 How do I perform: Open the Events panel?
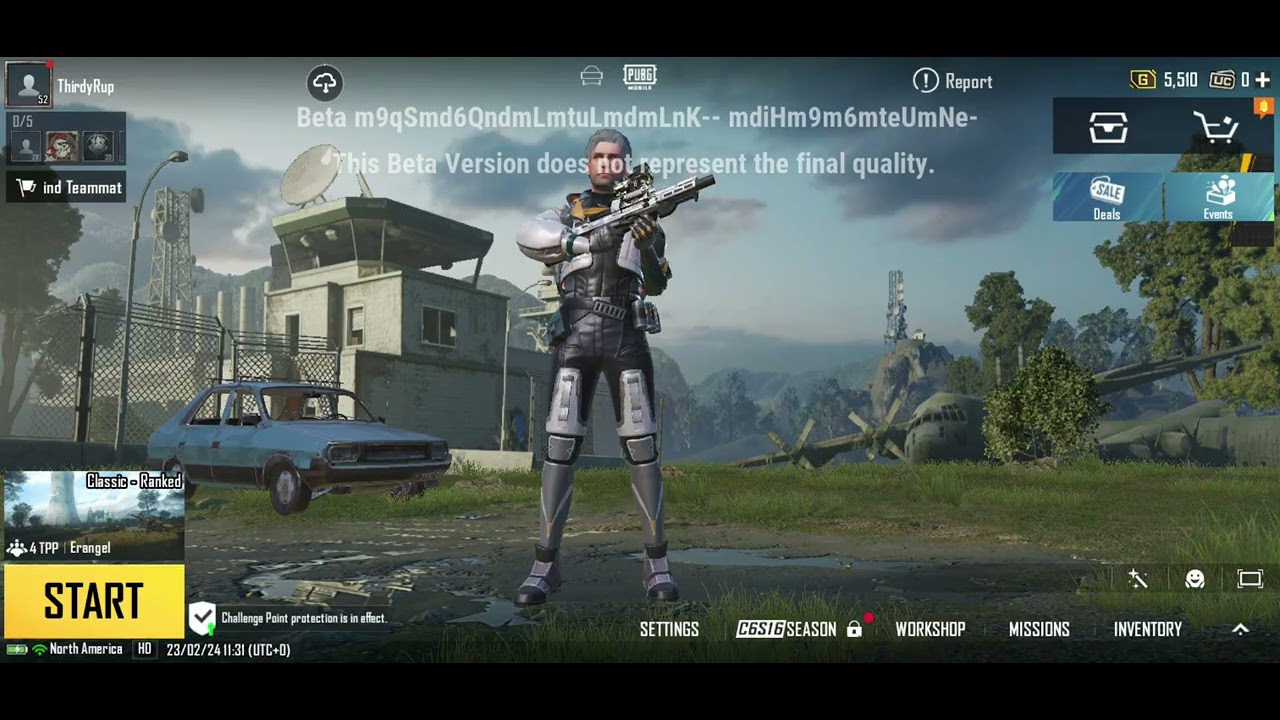coord(1218,197)
